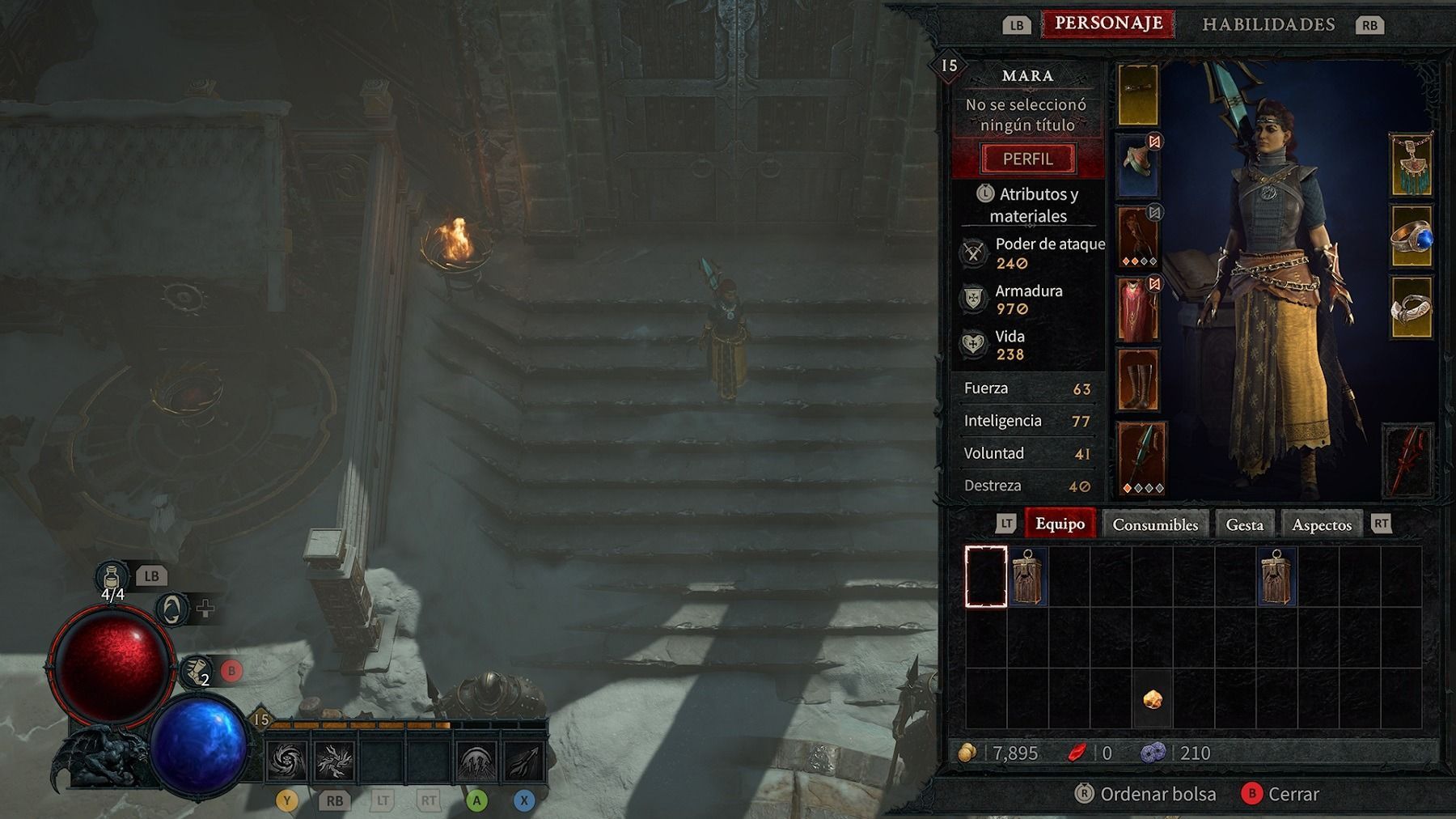Inspect the equipped teal staff weapon

1141,458
